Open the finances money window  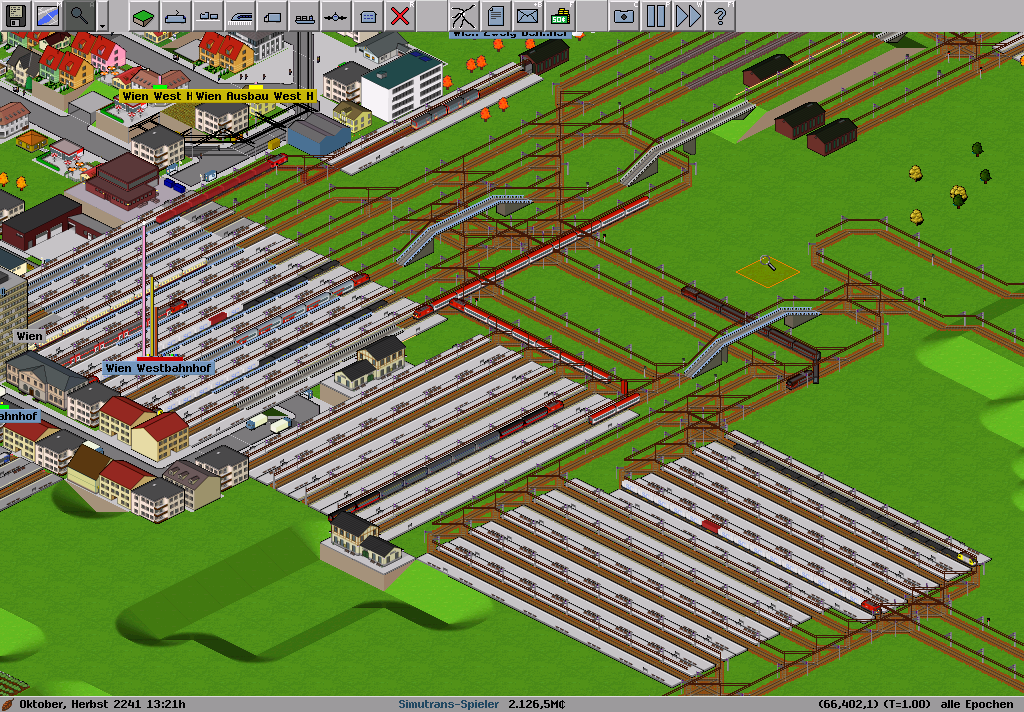point(560,15)
